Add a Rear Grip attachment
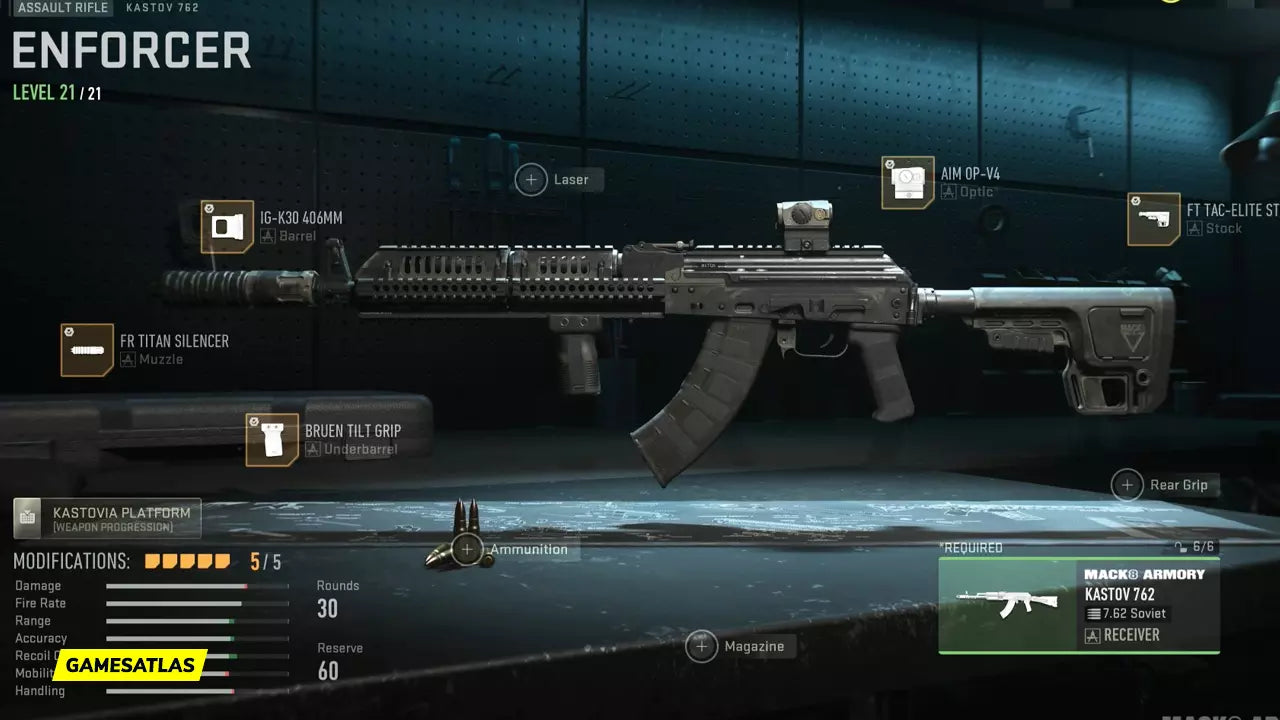The image size is (1280, 720). pyautogui.click(x=1127, y=485)
